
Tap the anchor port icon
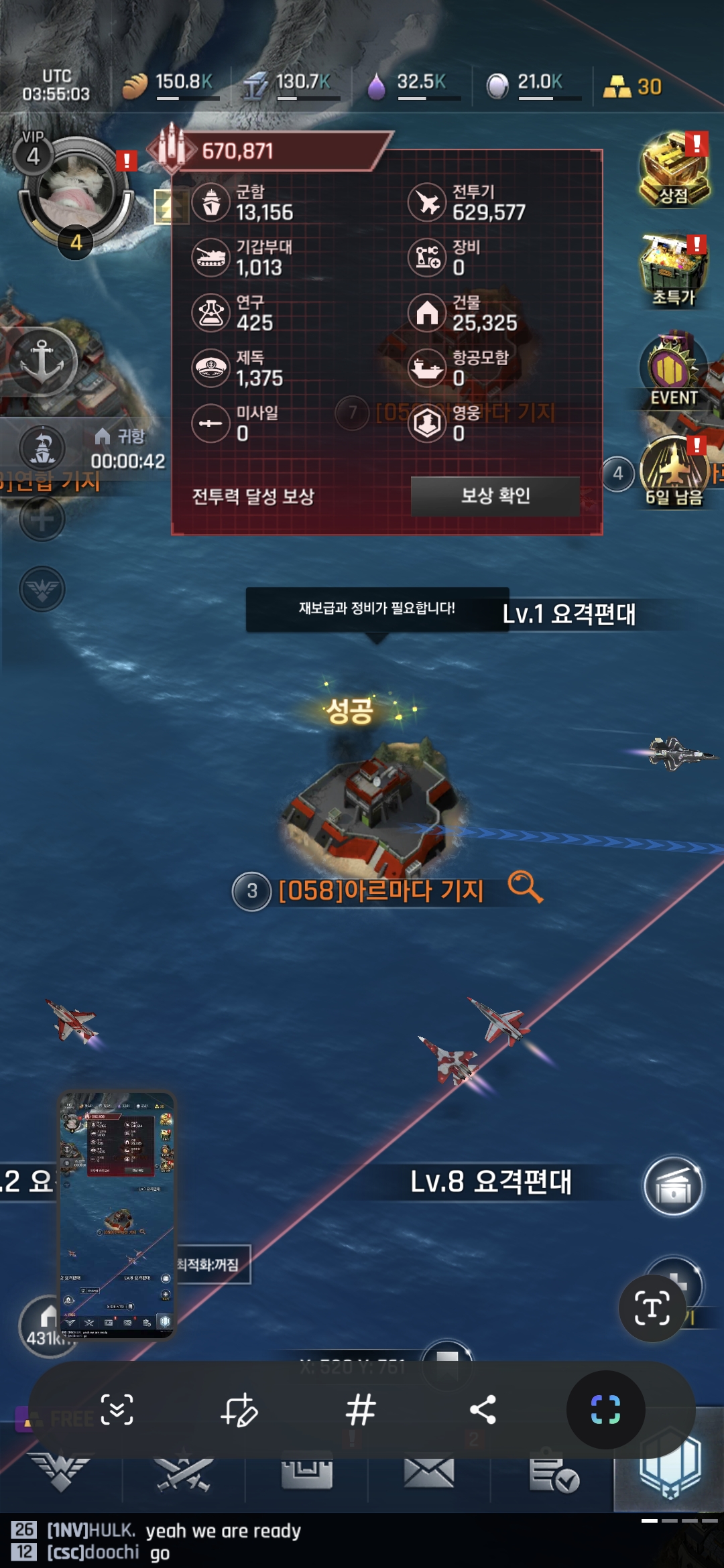click(x=42, y=361)
